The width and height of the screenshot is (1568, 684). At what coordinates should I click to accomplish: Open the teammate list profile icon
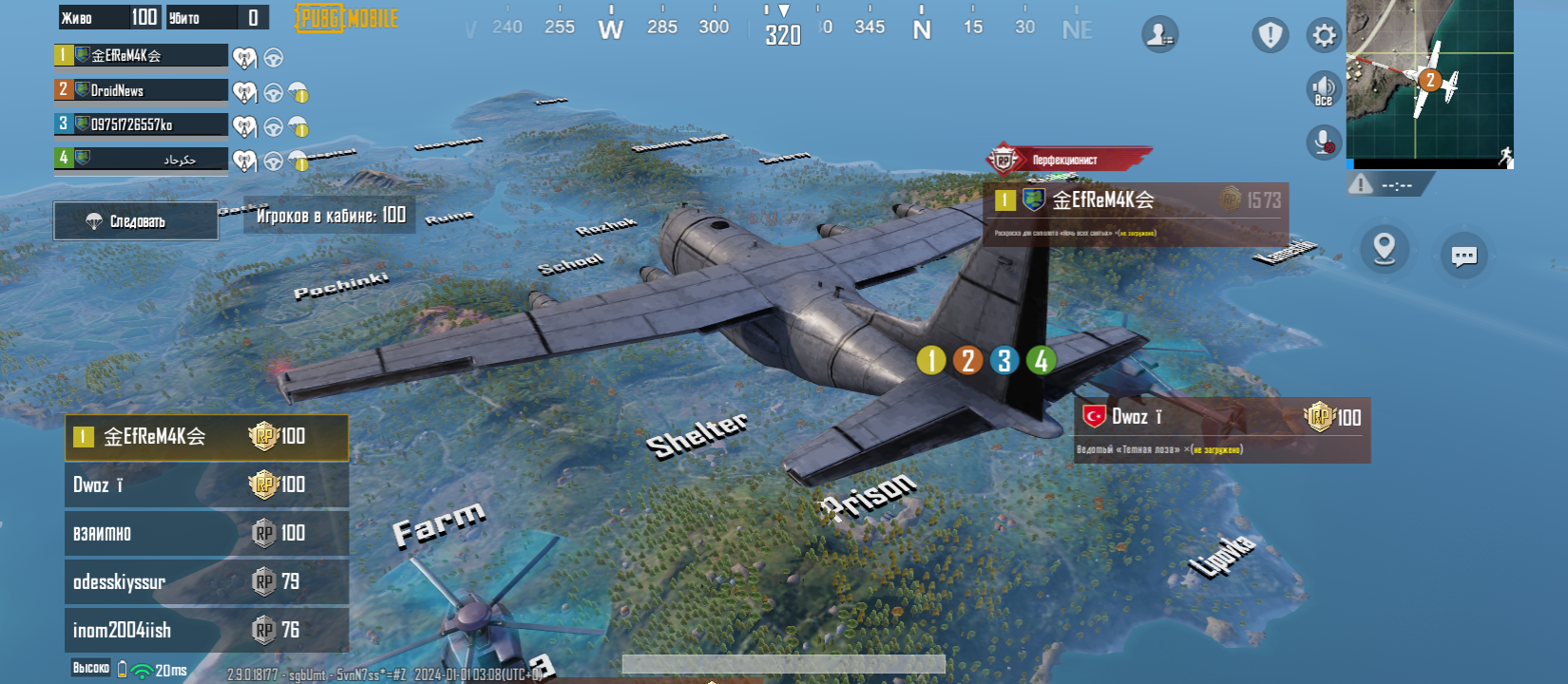(1159, 35)
